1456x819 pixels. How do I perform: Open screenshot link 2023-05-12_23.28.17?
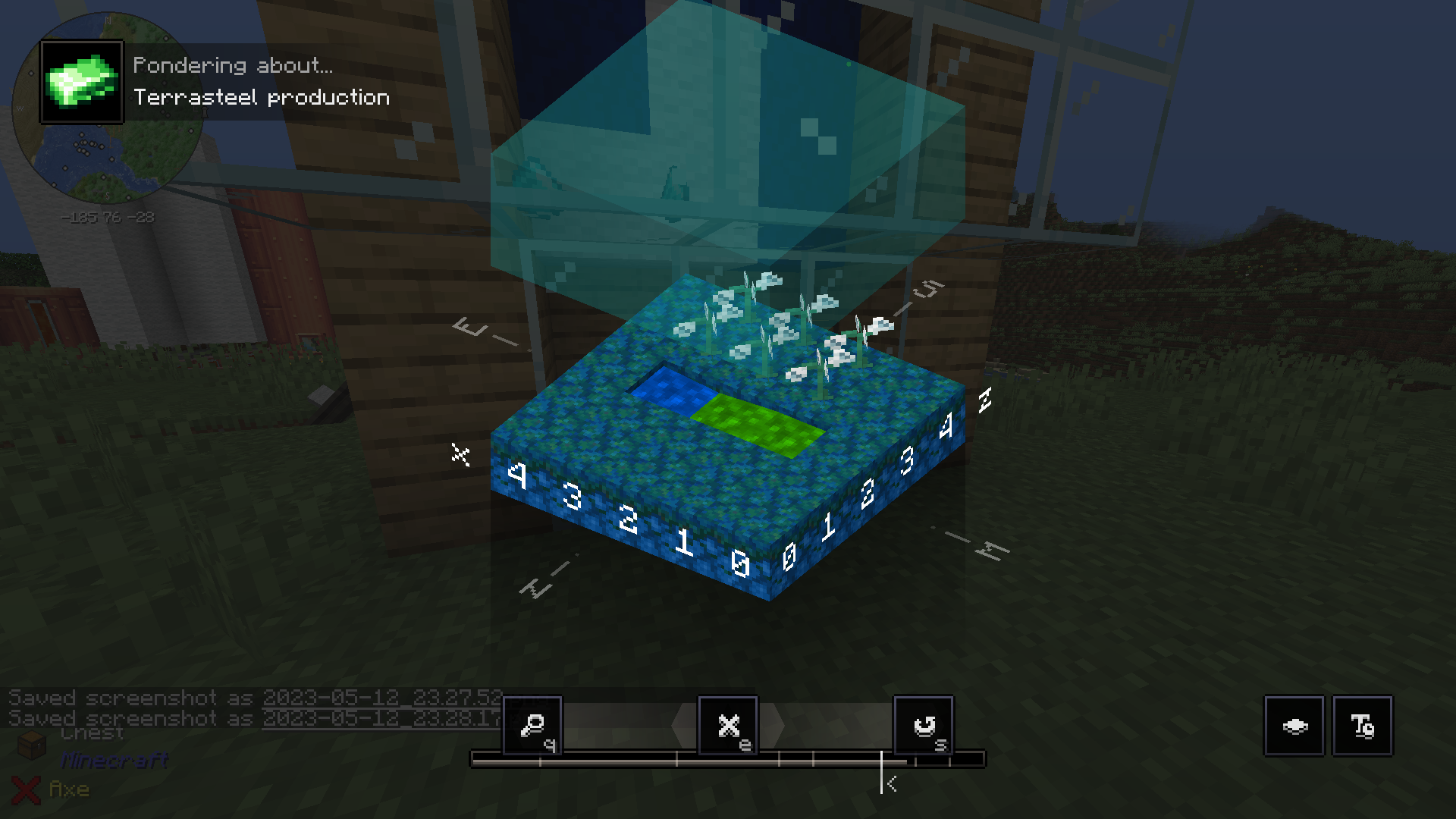pyautogui.click(x=381, y=718)
